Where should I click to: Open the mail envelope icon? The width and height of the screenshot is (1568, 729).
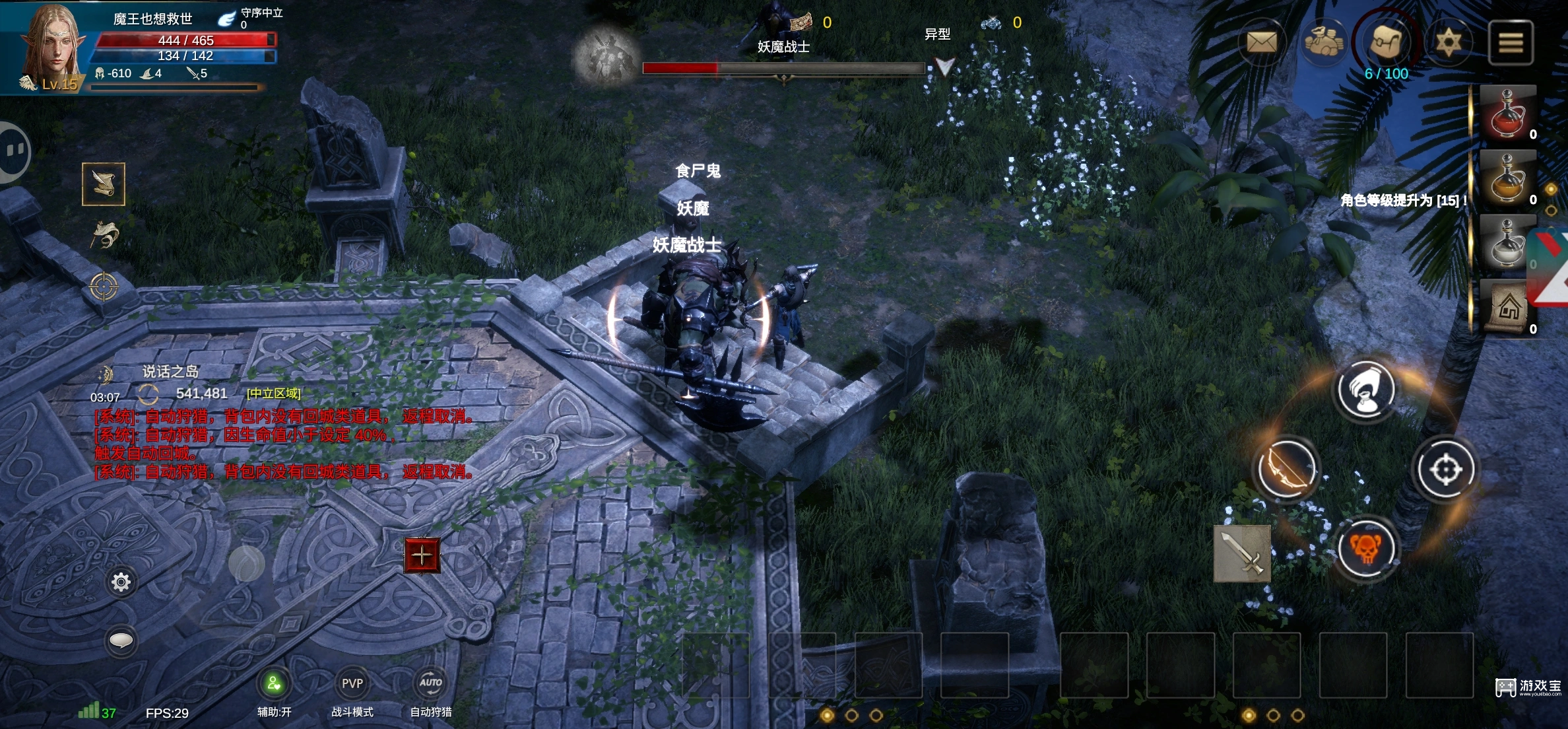point(1261,43)
